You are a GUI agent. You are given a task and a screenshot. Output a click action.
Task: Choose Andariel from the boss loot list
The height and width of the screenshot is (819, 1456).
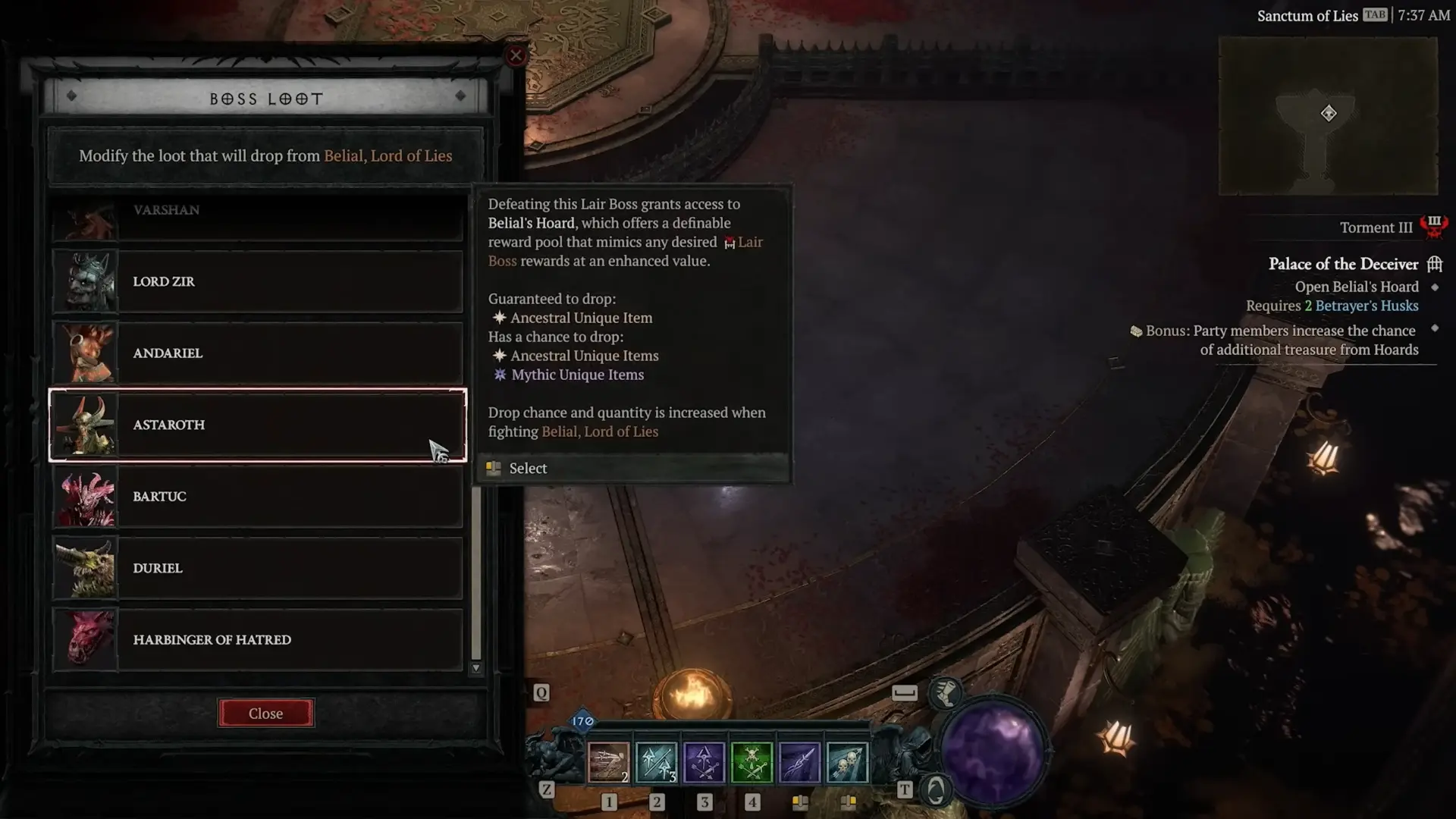[258, 353]
